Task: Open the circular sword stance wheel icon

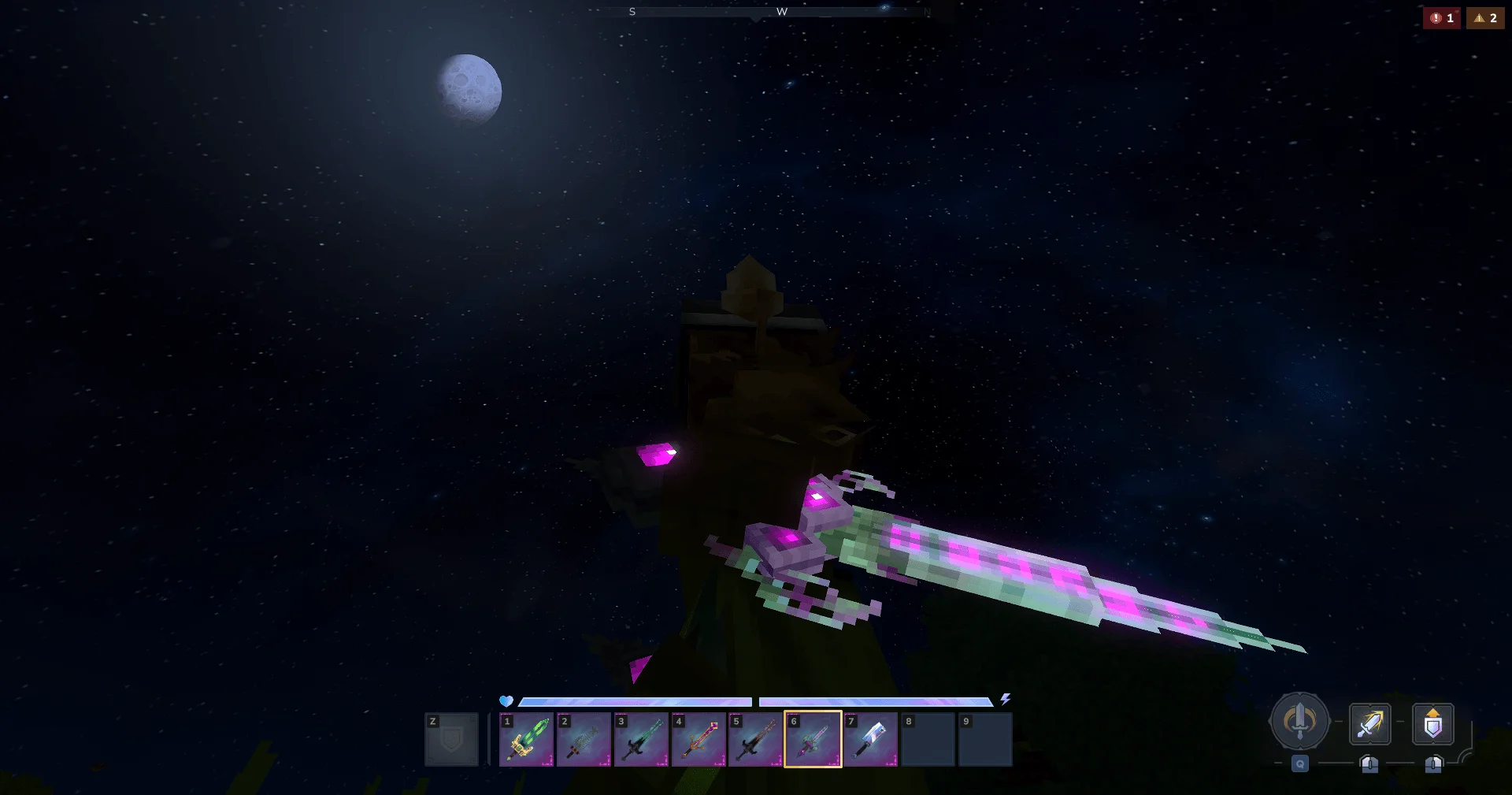Action: pyautogui.click(x=1299, y=721)
